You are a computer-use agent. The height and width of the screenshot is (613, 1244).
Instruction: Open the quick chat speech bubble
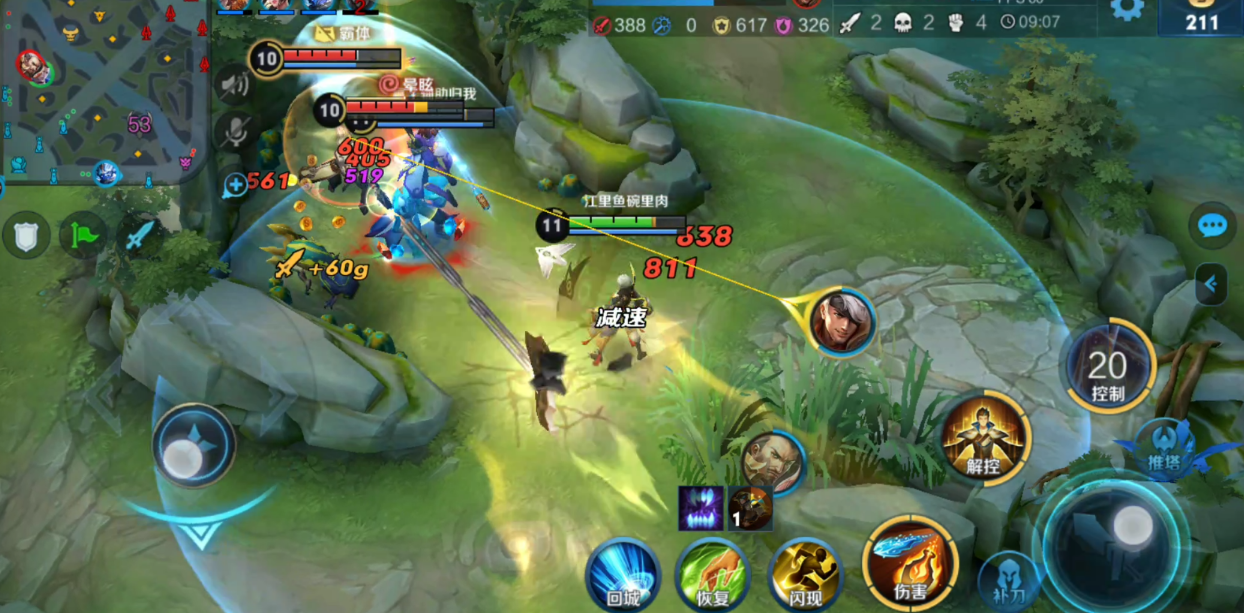(1213, 226)
